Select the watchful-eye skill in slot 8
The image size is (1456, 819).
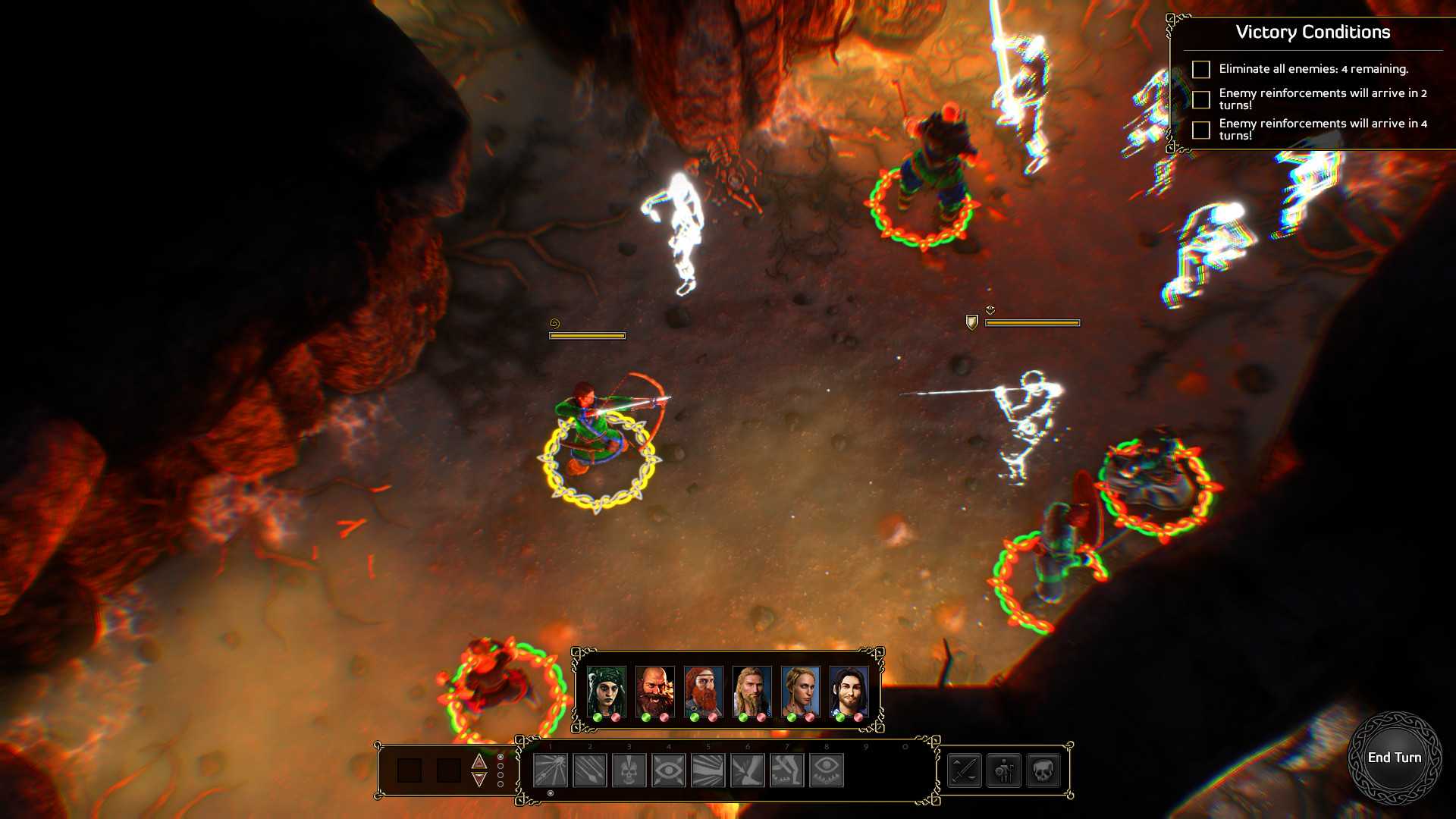tap(826, 770)
